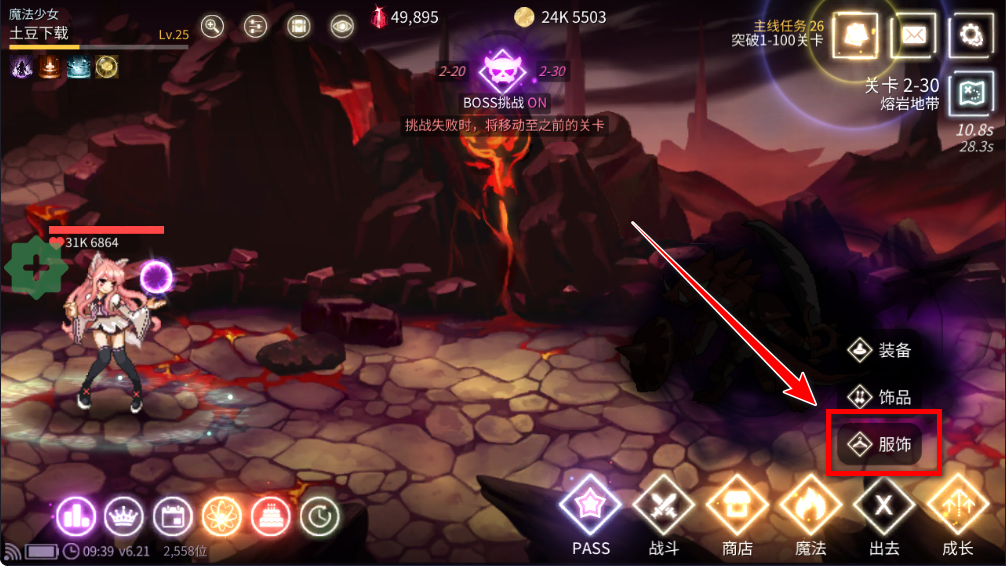Enter the 商店 shop

click(x=737, y=508)
